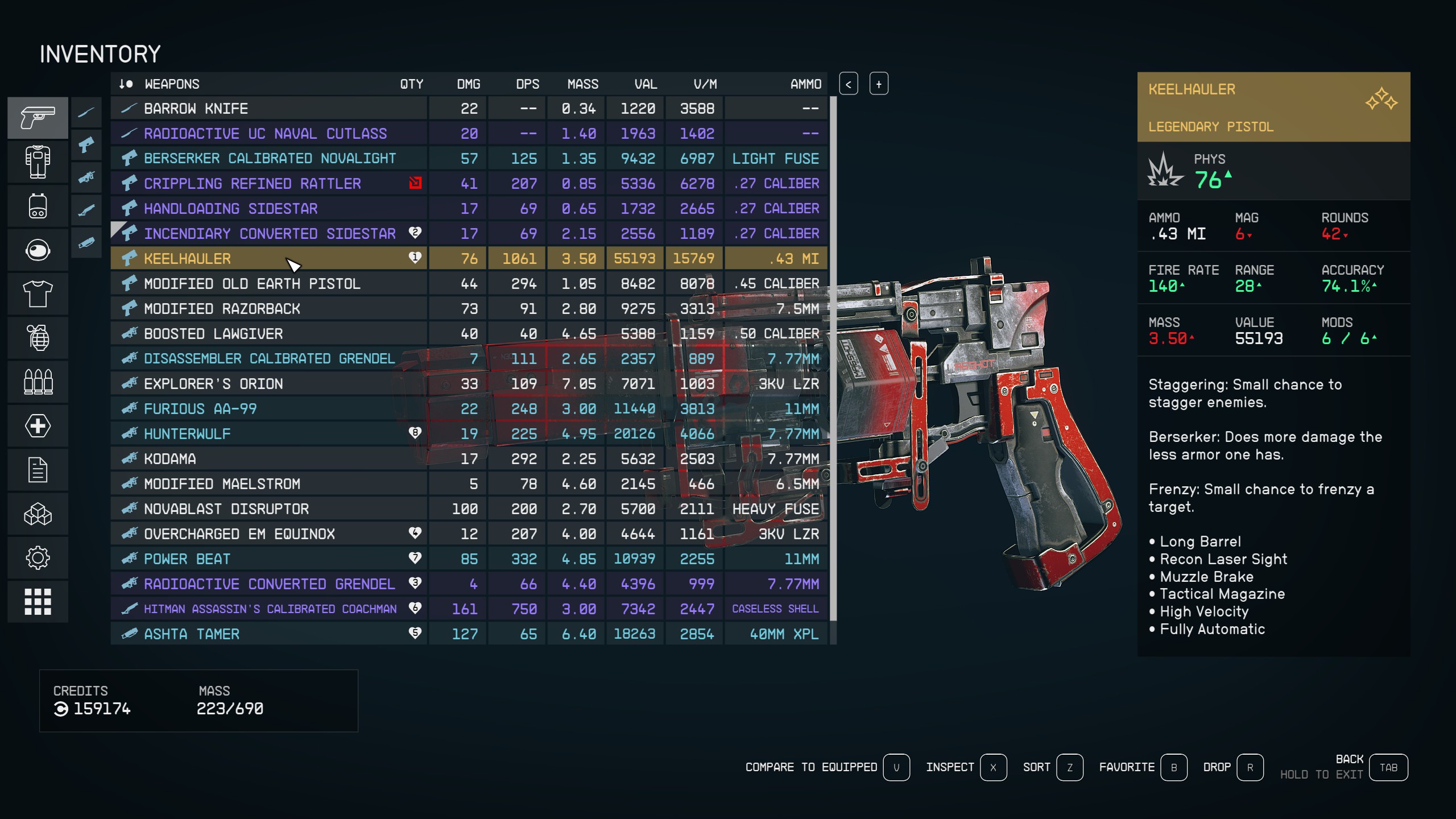Select Crippling Refined Rattler in the list
The height and width of the screenshot is (819, 1456).
(x=252, y=184)
